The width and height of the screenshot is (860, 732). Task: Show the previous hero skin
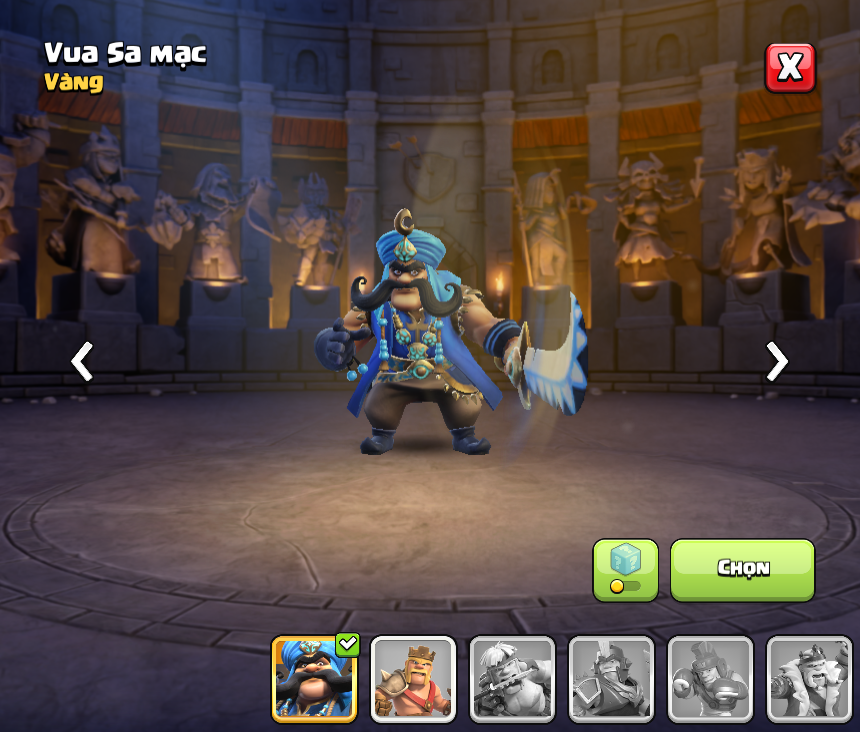point(82,361)
